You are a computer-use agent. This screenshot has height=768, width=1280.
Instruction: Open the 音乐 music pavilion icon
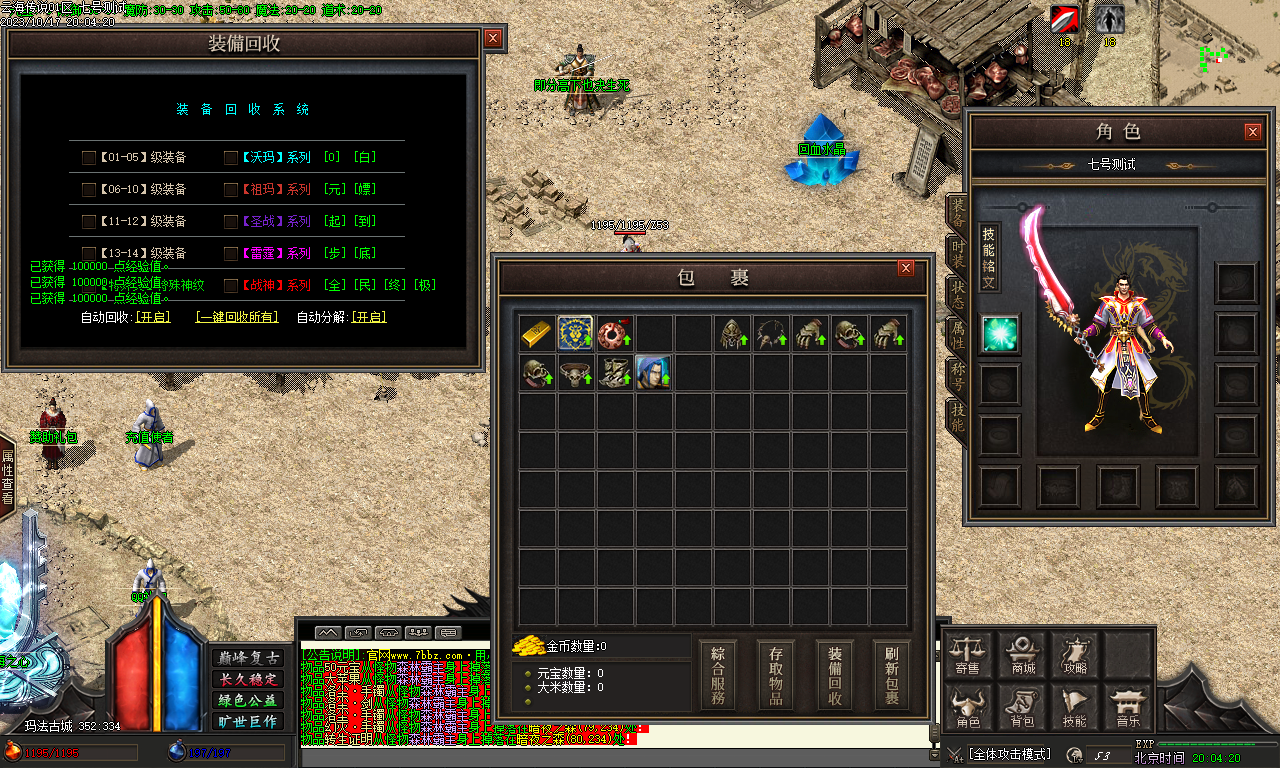pos(1128,707)
